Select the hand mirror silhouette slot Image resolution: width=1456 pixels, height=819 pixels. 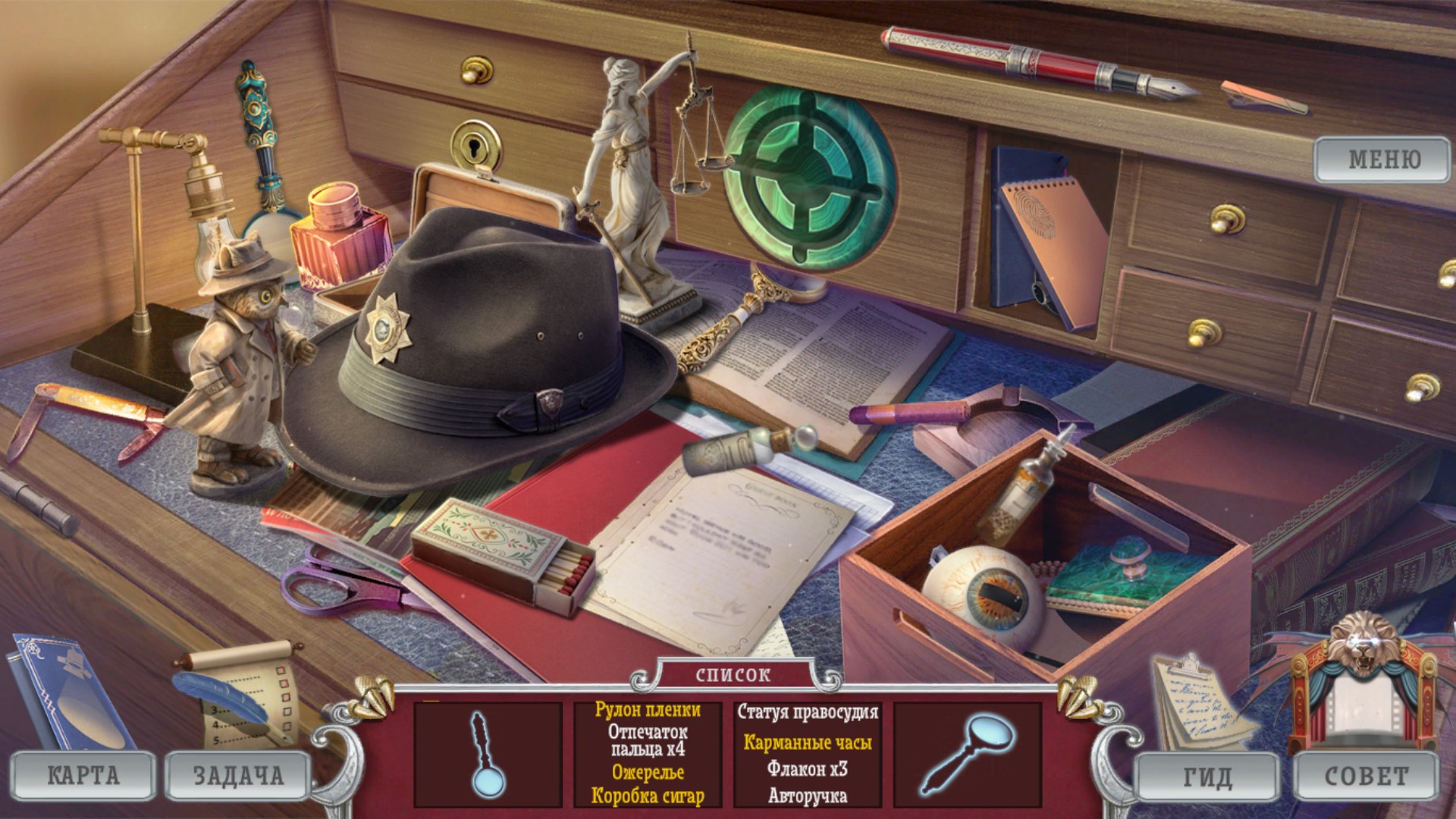(487, 755)
